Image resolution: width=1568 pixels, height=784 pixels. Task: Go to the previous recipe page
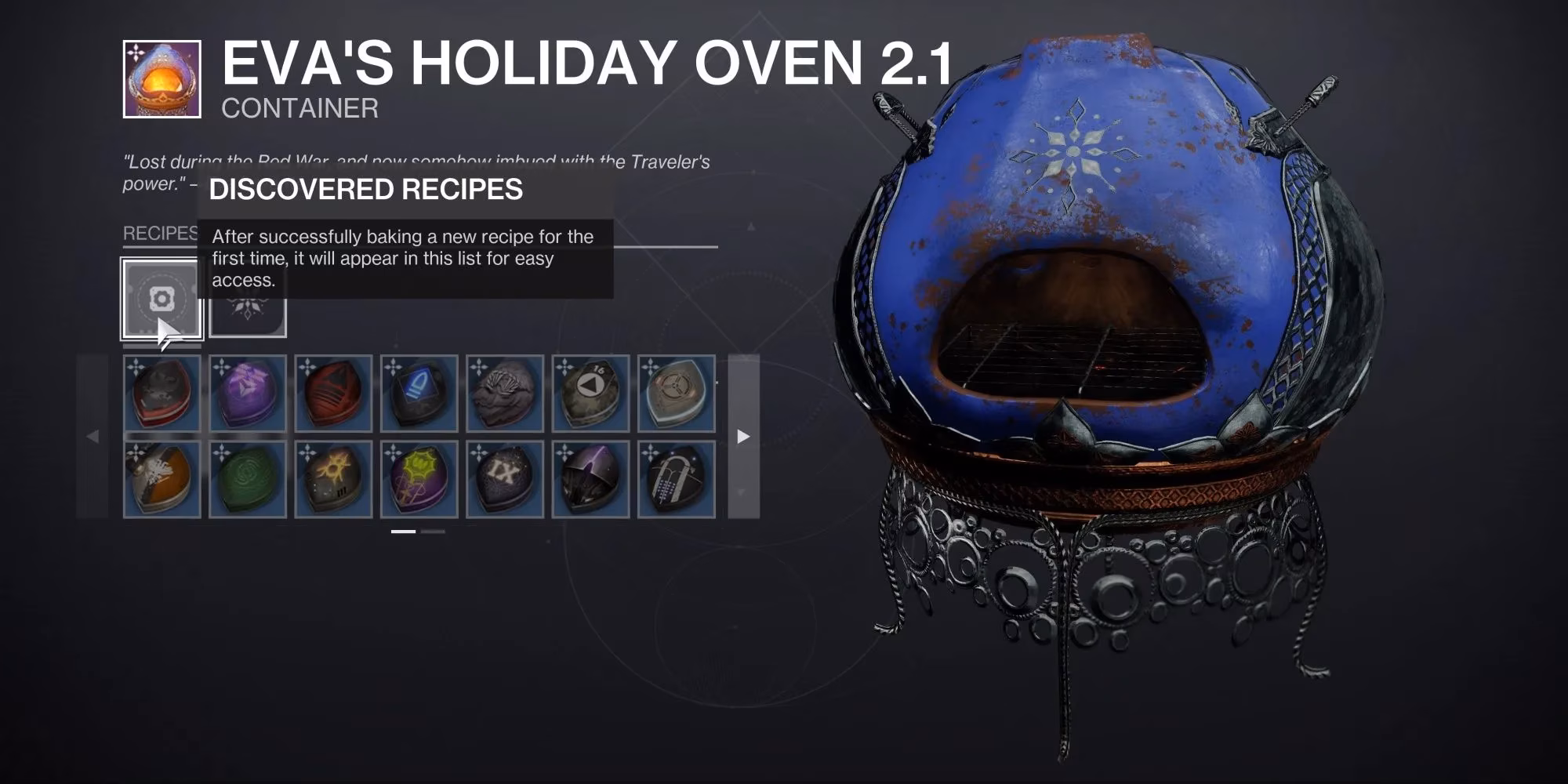click(93, 436)
